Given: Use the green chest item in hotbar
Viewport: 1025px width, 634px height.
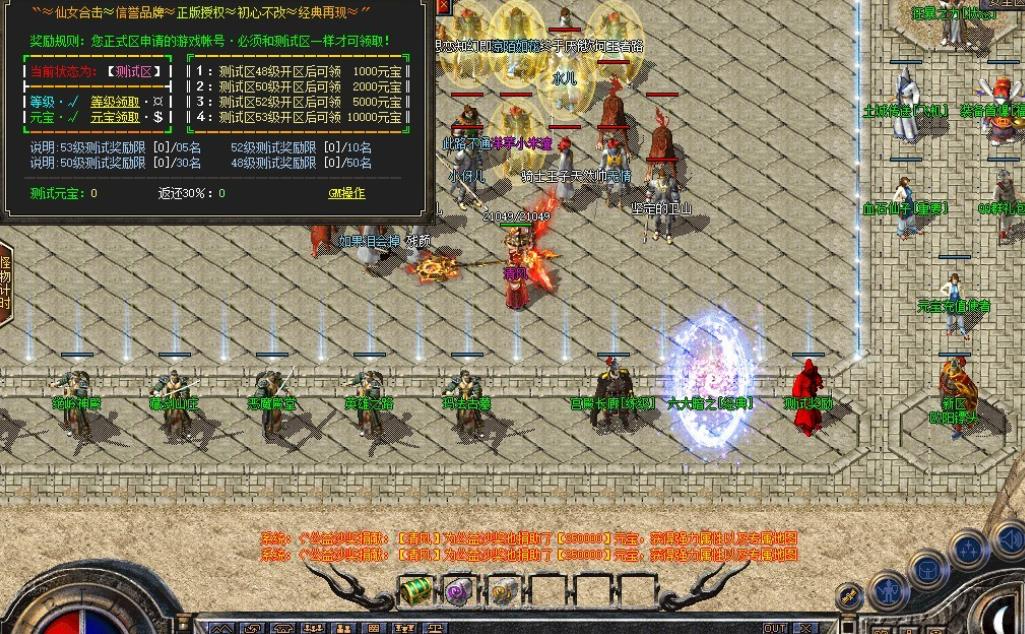Looking at the screenshot, I should tap(416, 590).
